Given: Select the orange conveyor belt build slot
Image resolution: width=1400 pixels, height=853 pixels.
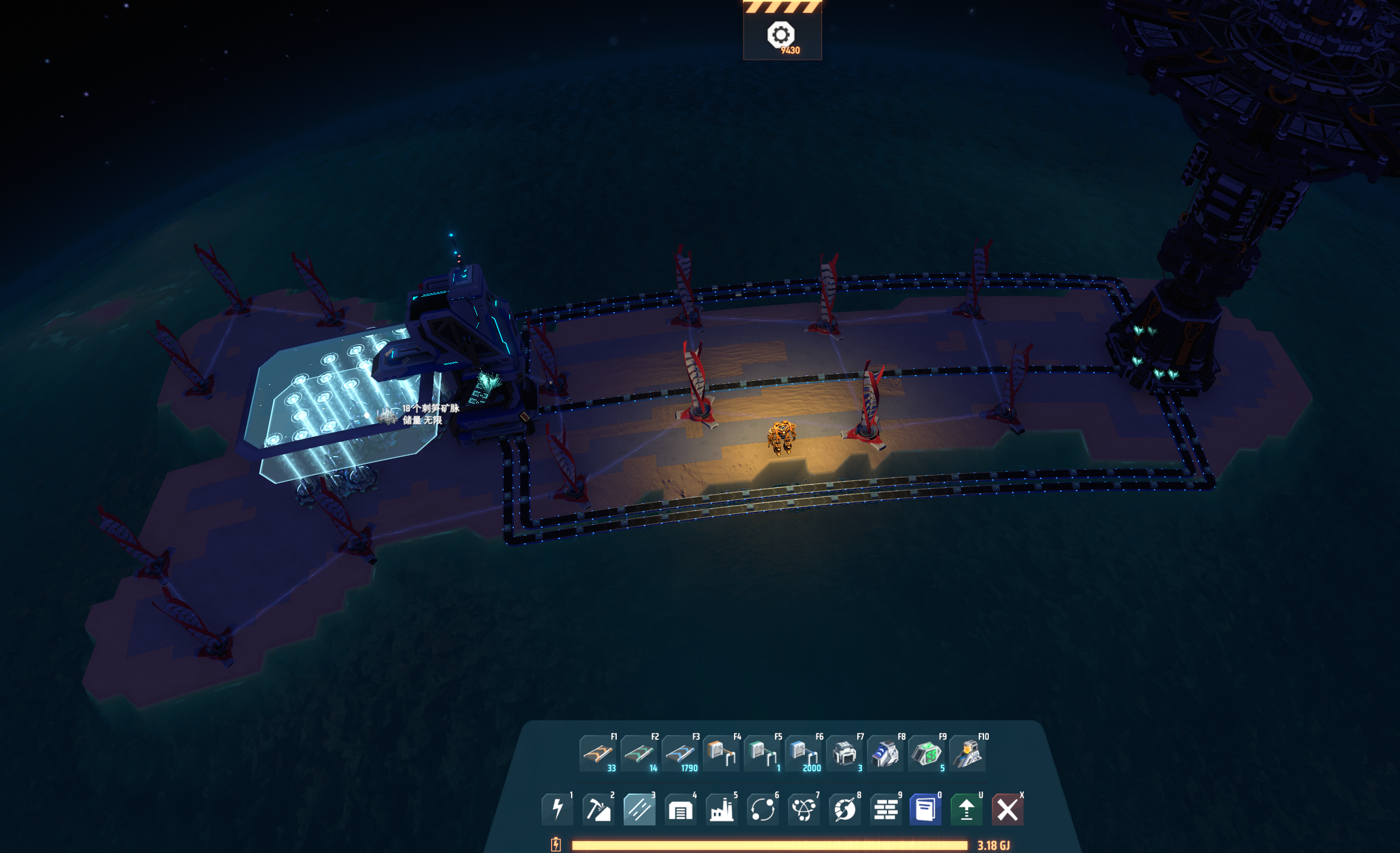Looking at the screenshot, I should (x=597, y=753).
